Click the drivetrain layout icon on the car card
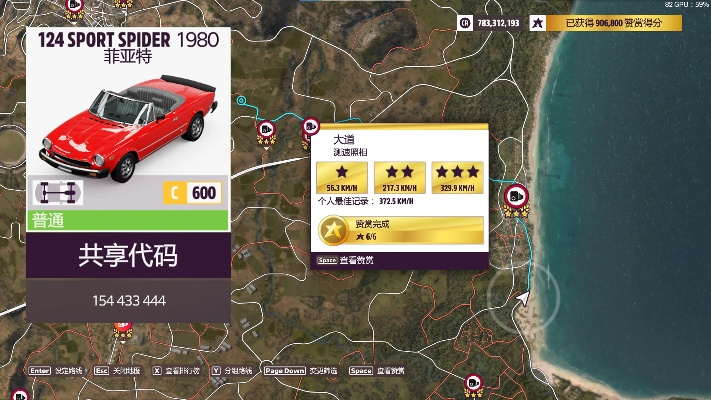 pyautogui.click(x=58, y=193)
